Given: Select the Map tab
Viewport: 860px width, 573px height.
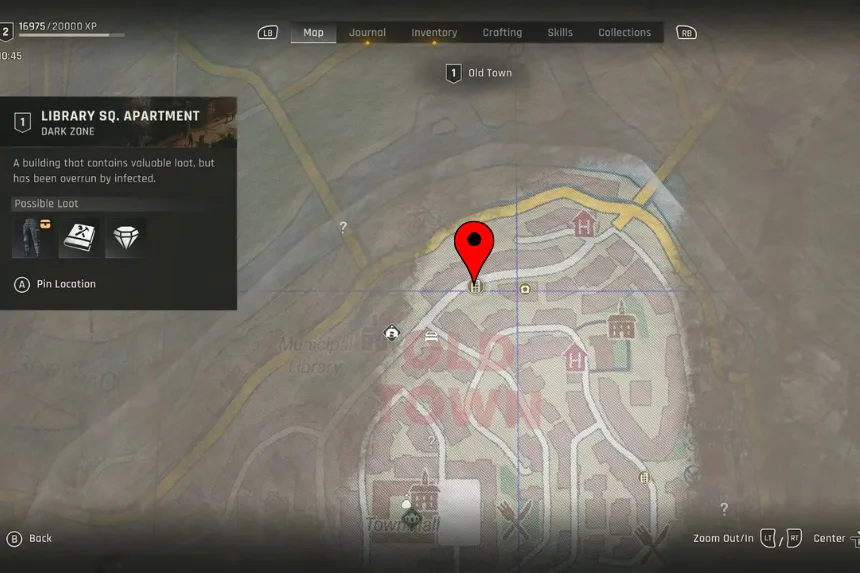Looking at the screenshot, I should click(x=313, y=33).
